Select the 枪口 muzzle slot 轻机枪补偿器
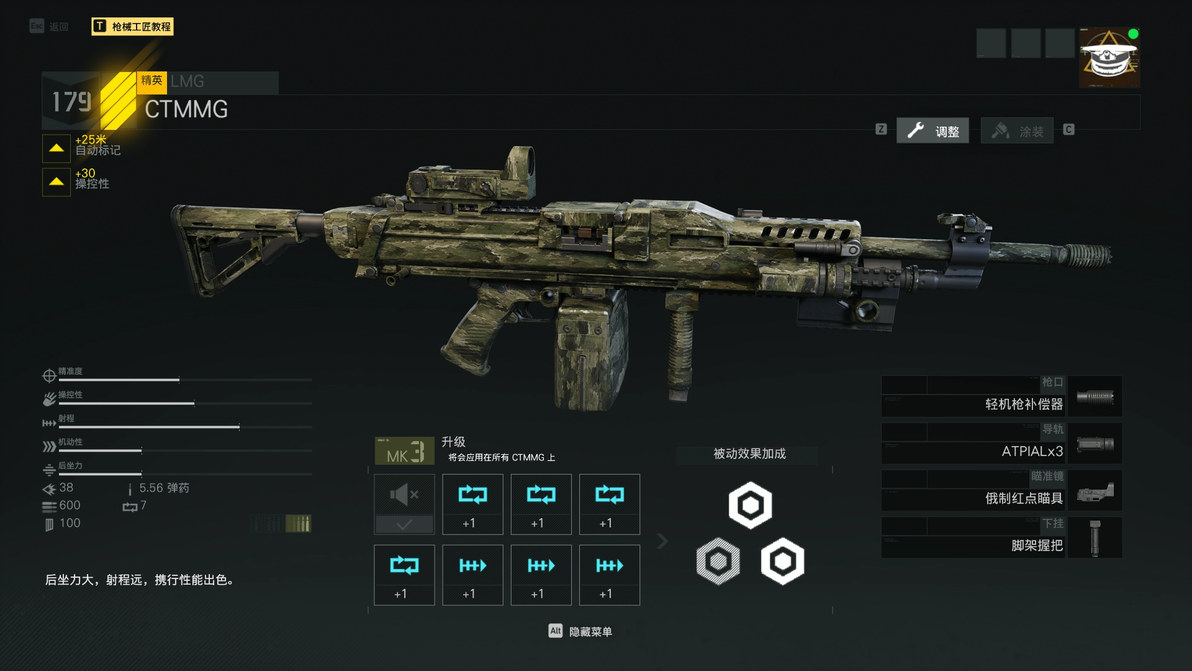The image size is (1192, 671). pyautogui.click(x=1001, y=397)
